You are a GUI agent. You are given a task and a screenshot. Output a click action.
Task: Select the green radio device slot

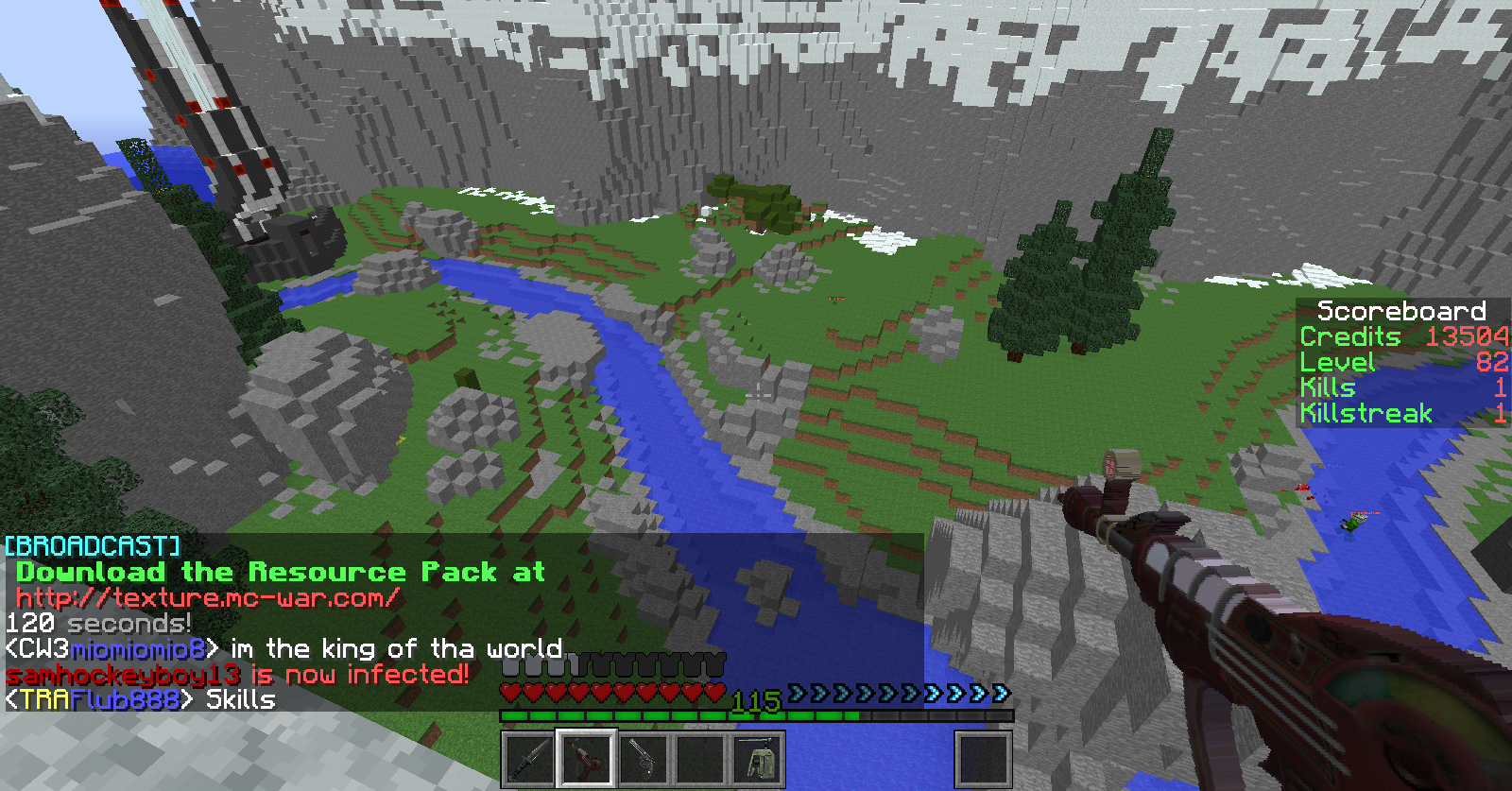pyautogui.click(x=757, y=758)
